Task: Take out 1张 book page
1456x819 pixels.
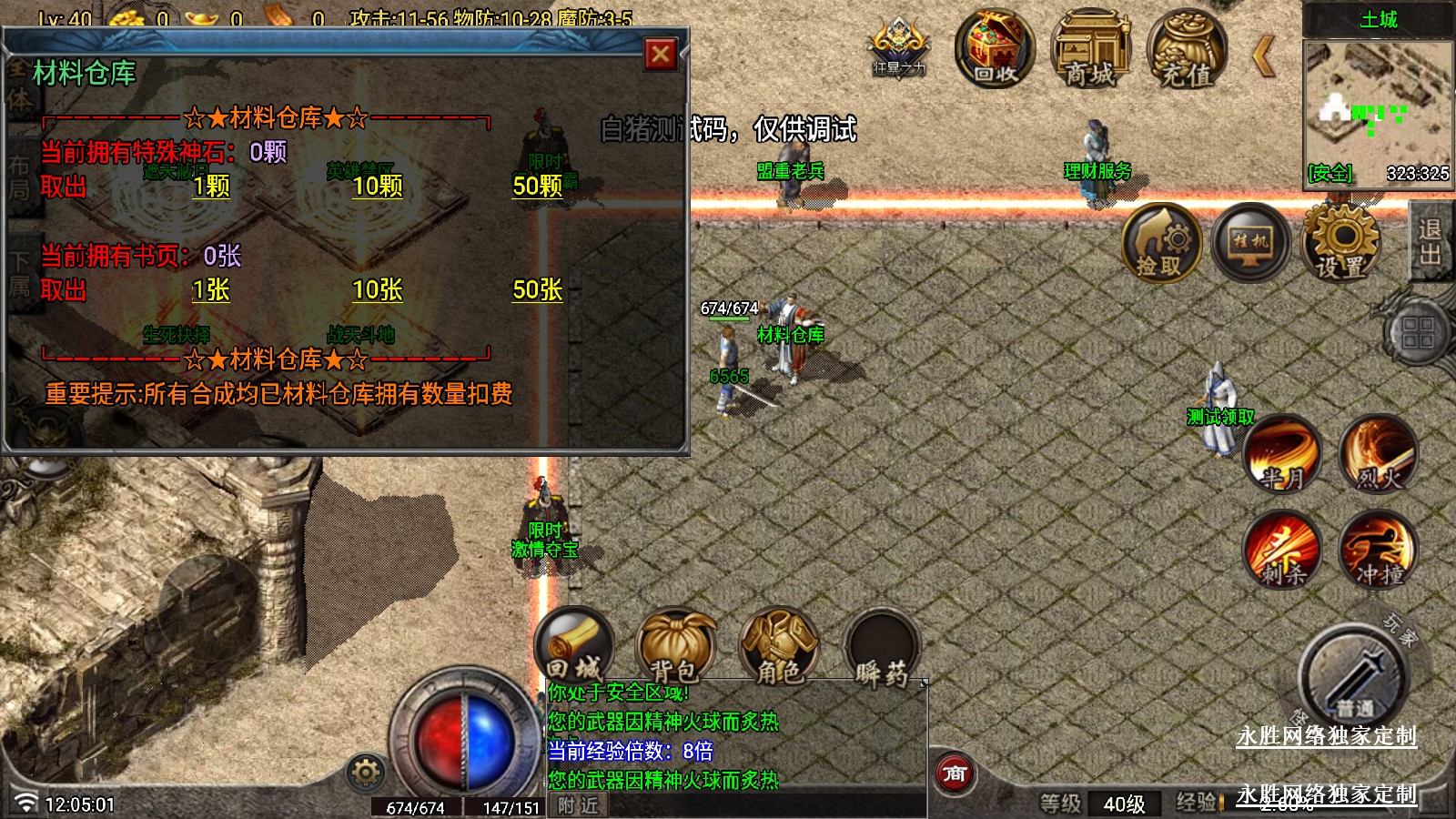Action: coord(211,290)
